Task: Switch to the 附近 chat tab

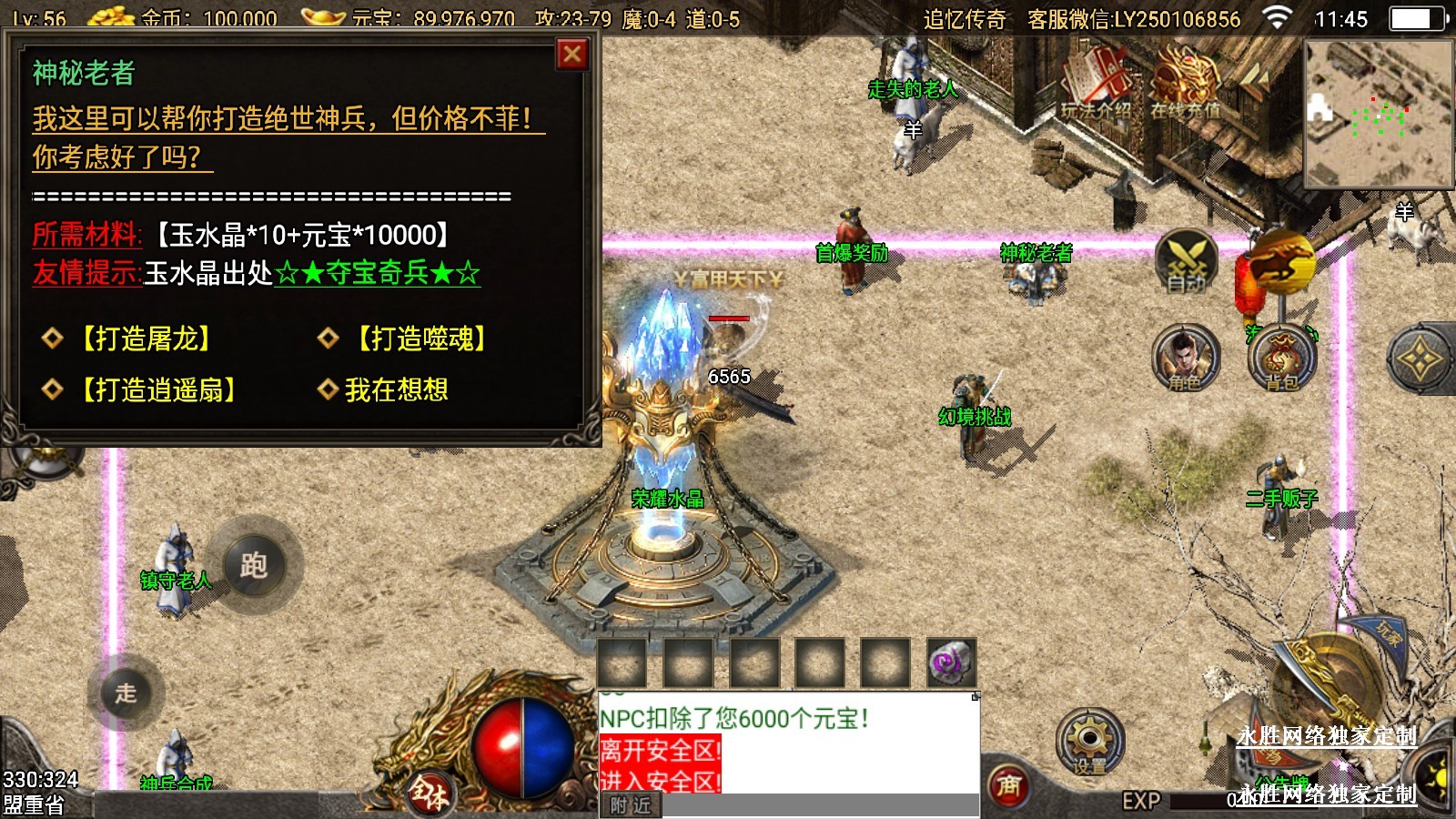Action: point(631,805)
